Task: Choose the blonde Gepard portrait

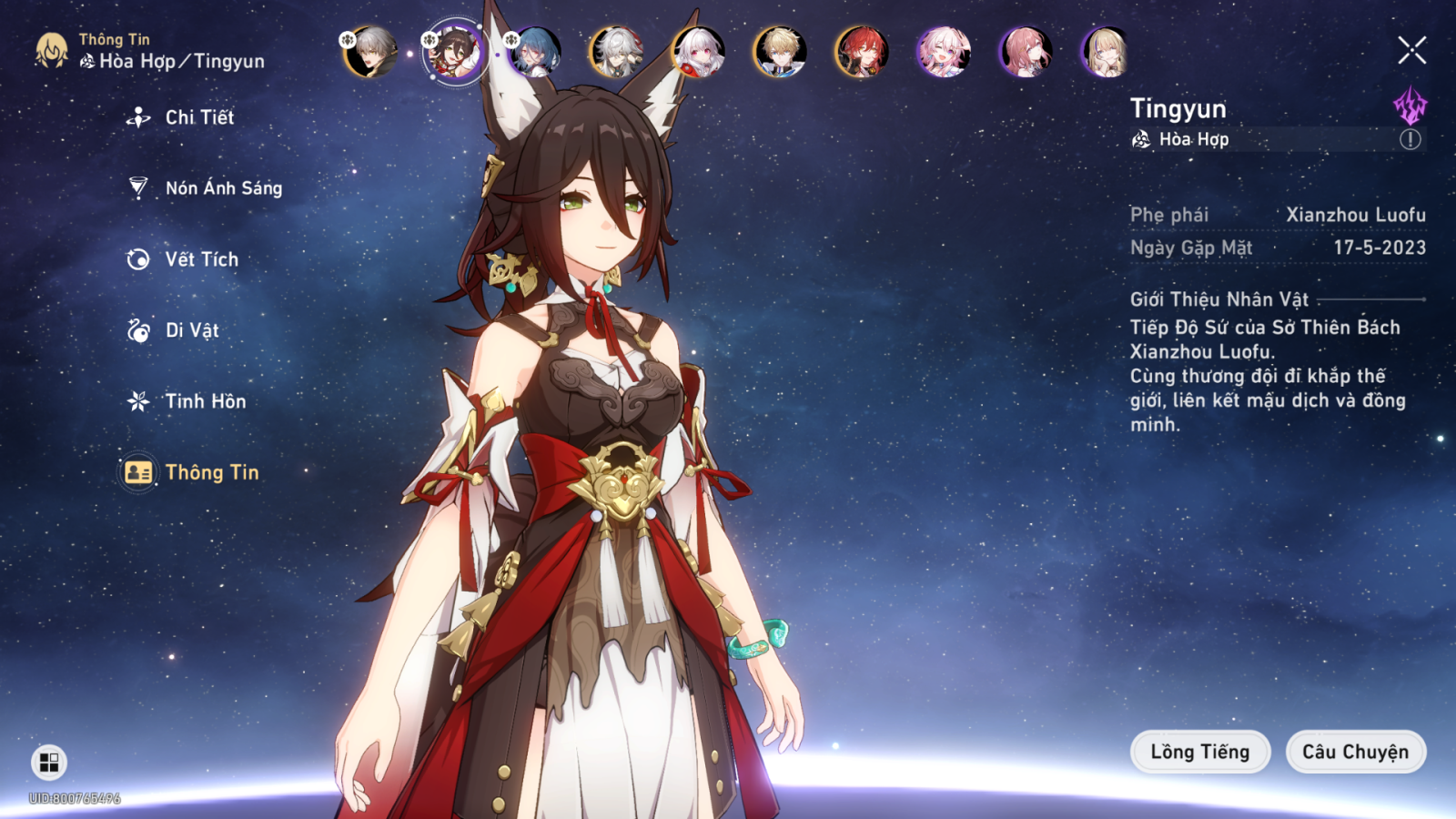Action: pos(780,52)
